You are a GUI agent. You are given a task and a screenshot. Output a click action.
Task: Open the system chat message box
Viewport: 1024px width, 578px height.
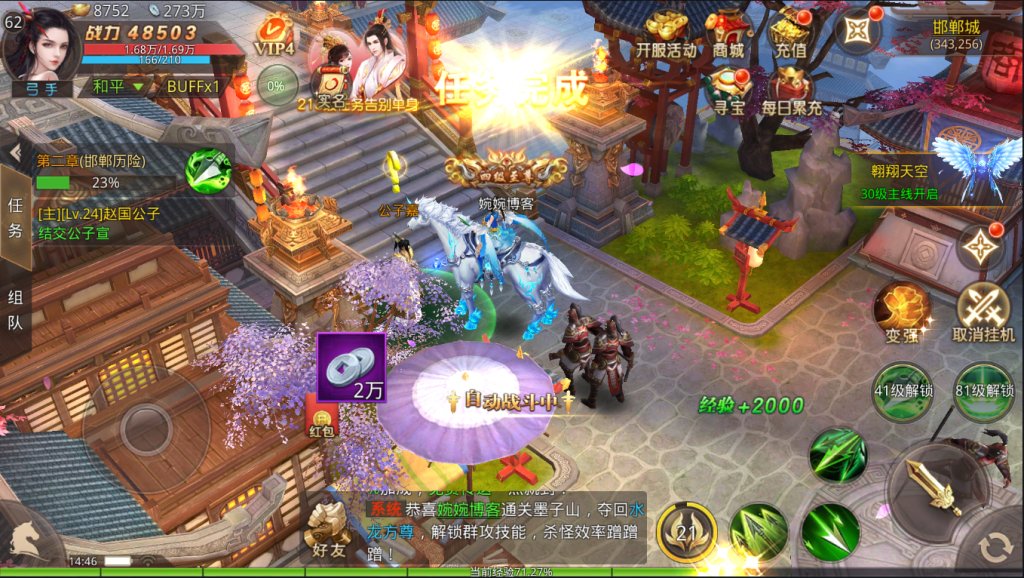pos(500,529)
